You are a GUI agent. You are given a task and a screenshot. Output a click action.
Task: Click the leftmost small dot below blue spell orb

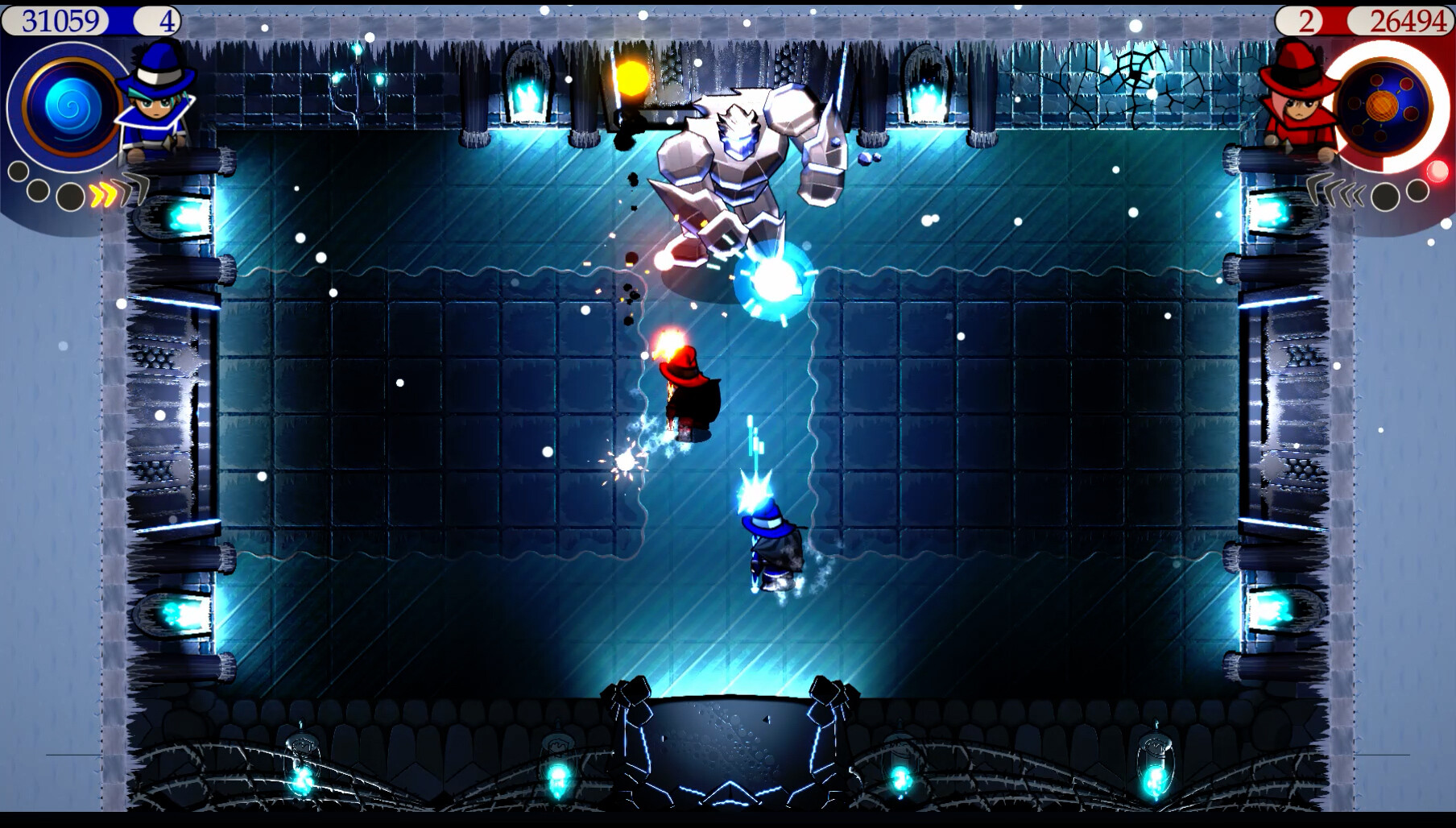tap(19, 170)
